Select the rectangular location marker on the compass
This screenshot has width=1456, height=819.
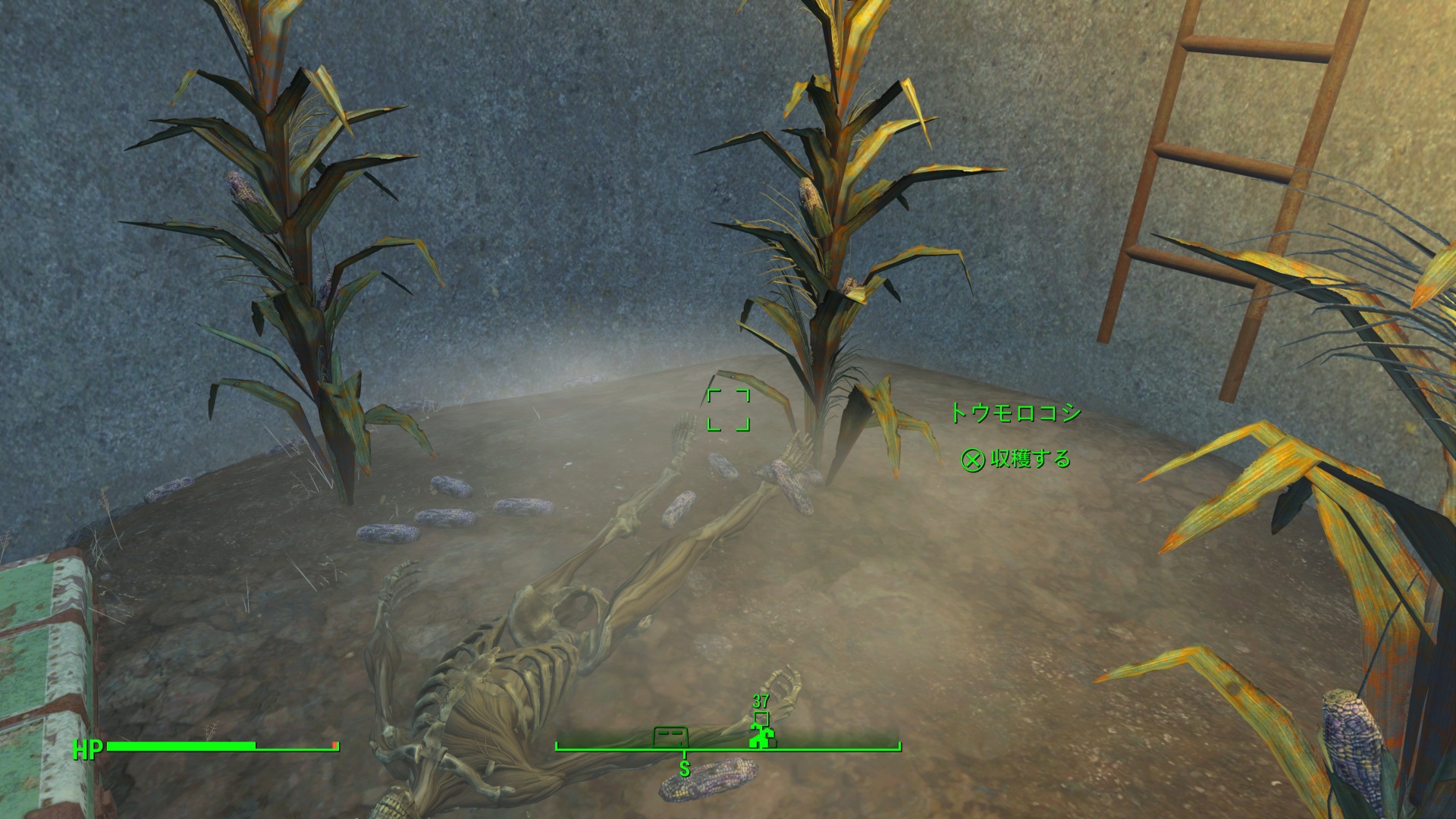pos(670,736)
